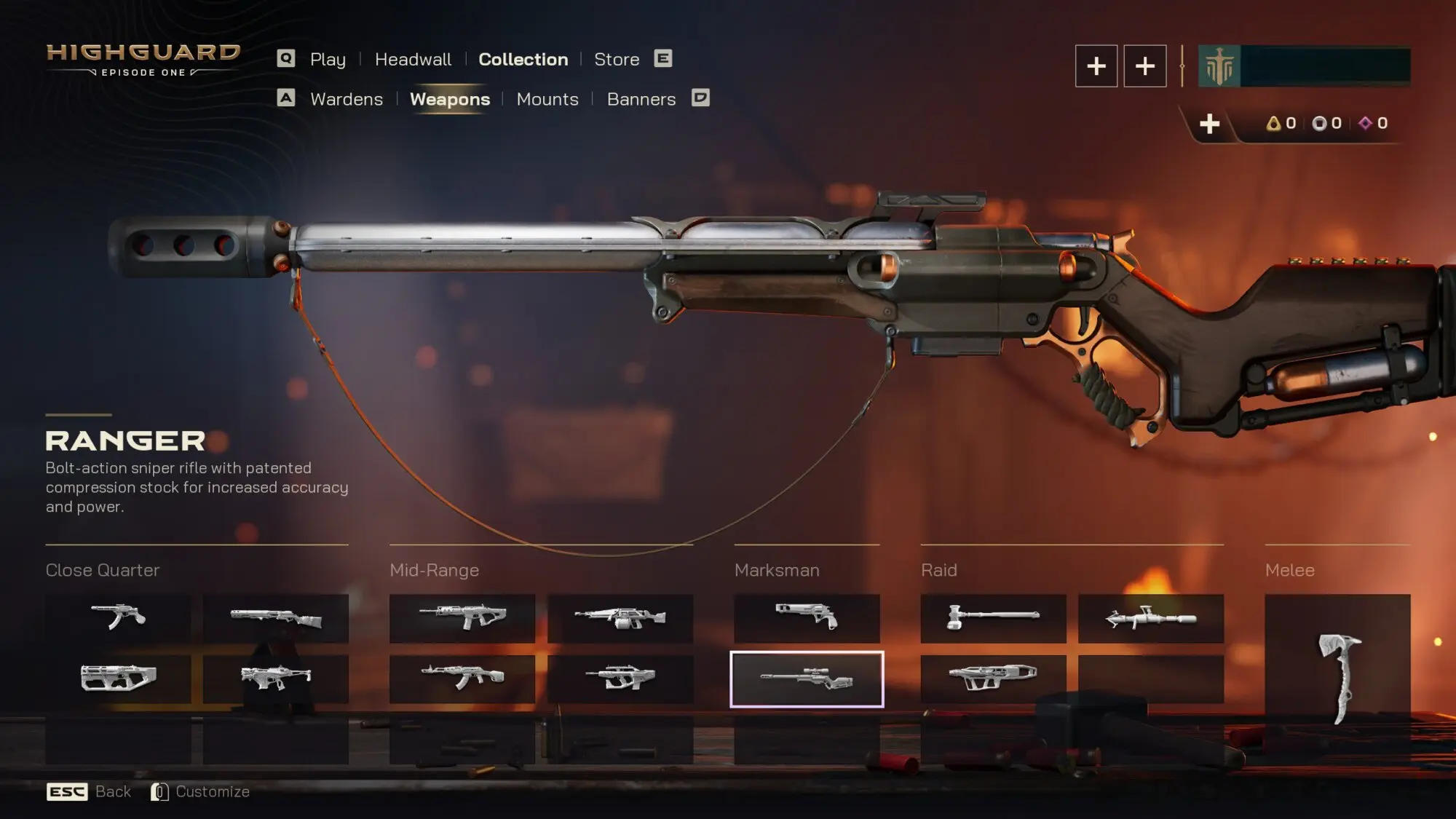Viewport: 1456px width, 819px height.
Task: Show the Banners tab
Action: coord(641,100)
